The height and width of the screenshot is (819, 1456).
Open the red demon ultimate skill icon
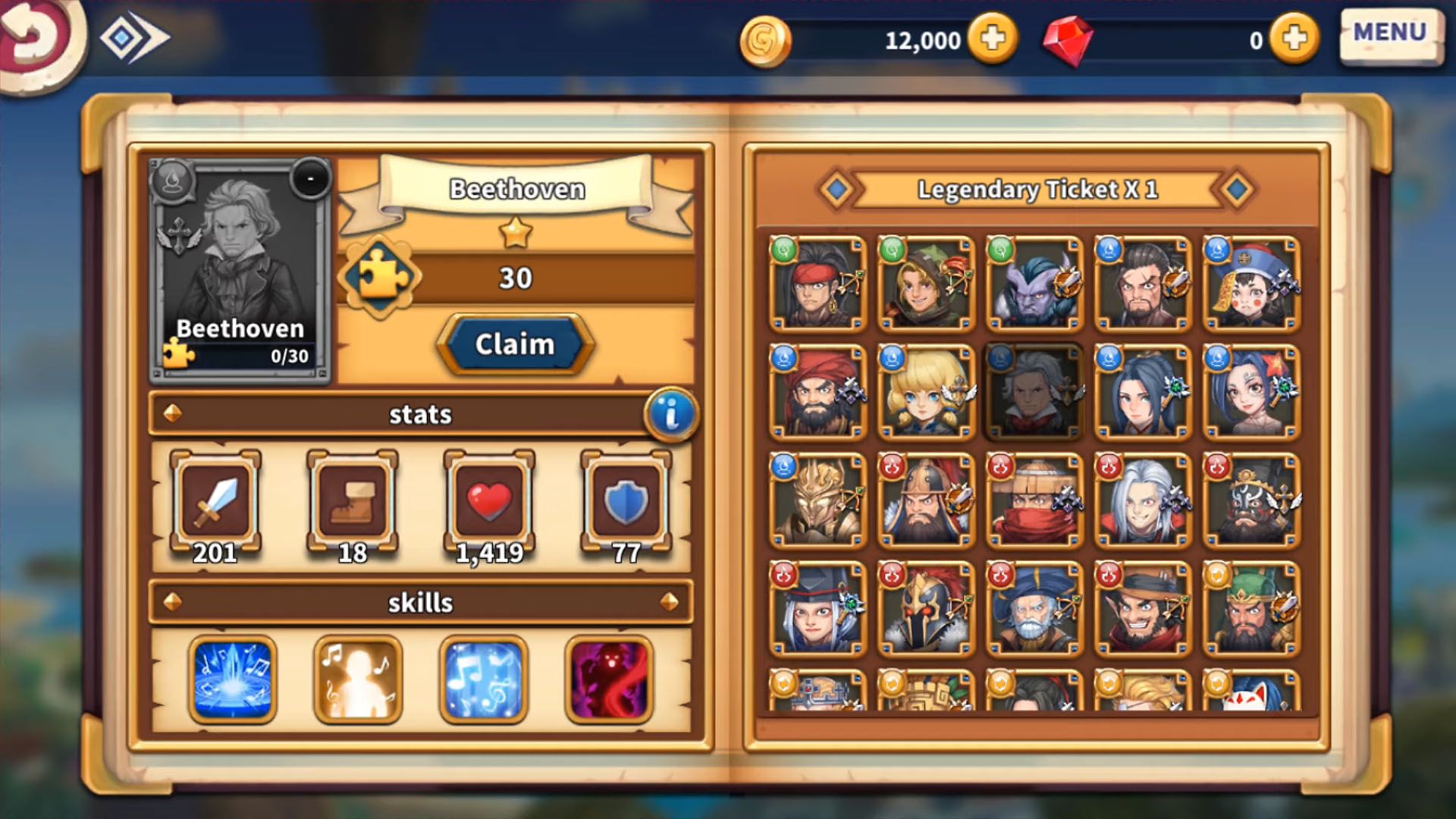click(607, 680)
